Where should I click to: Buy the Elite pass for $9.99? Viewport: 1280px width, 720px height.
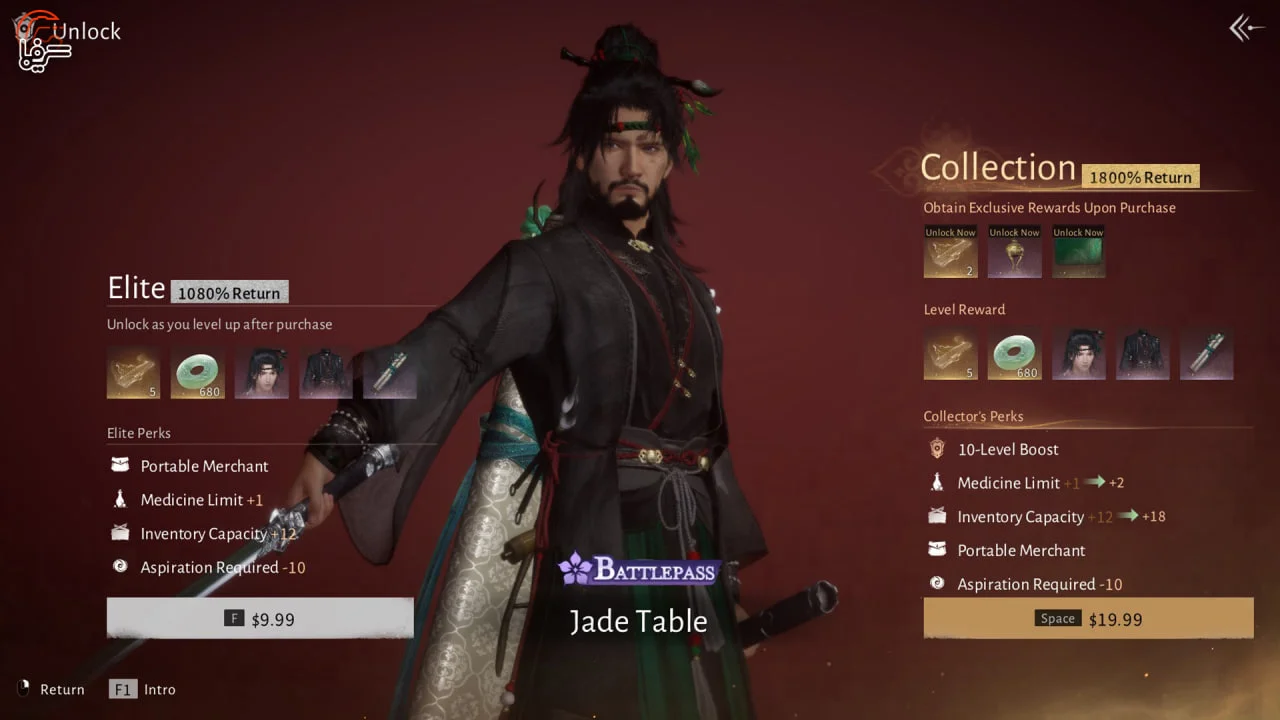tap(260, 618)
